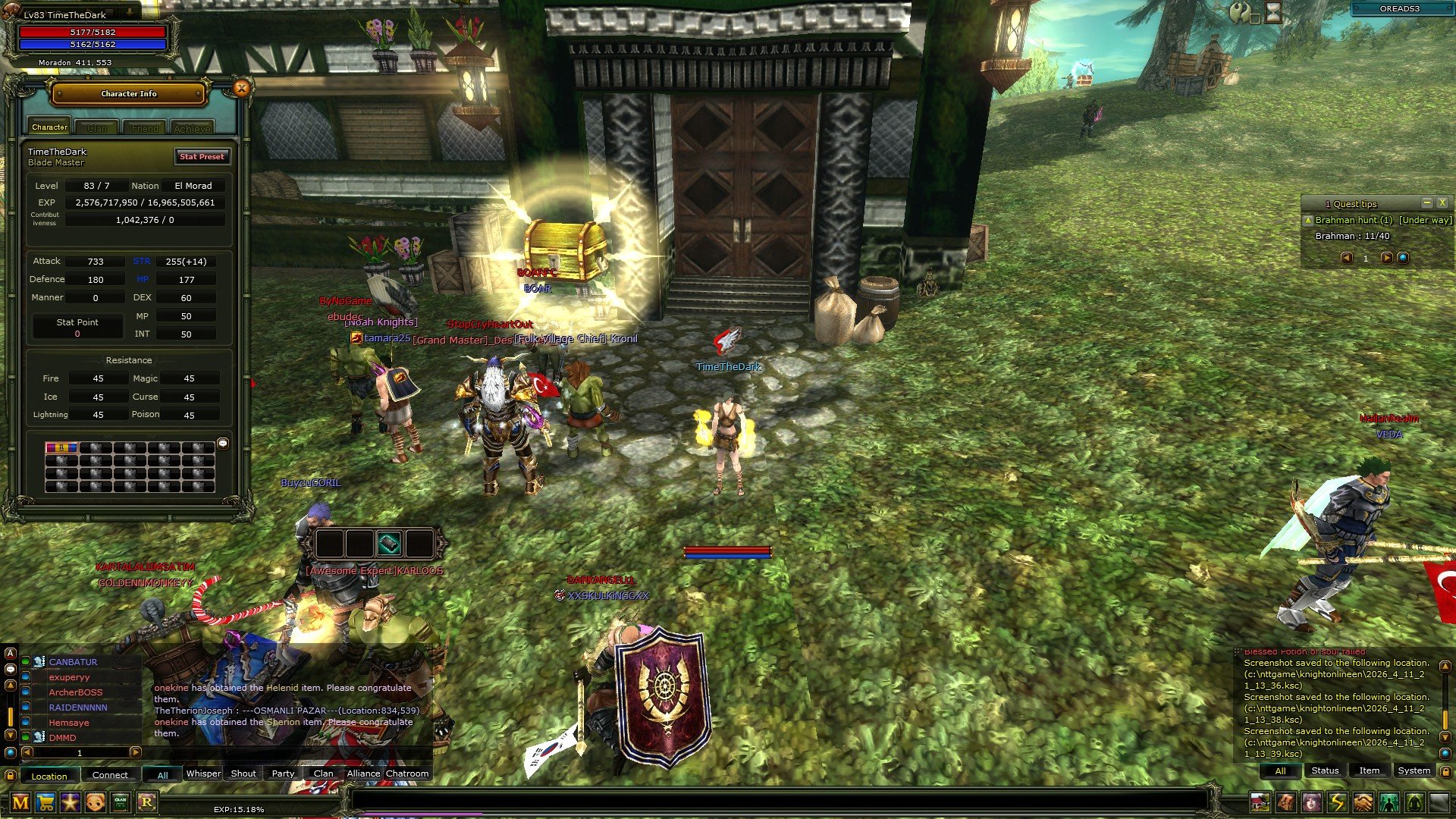Viewport: 1456px width, 819px height.
Task: Select the Whisper chat channel
Action: coord(203,773)
